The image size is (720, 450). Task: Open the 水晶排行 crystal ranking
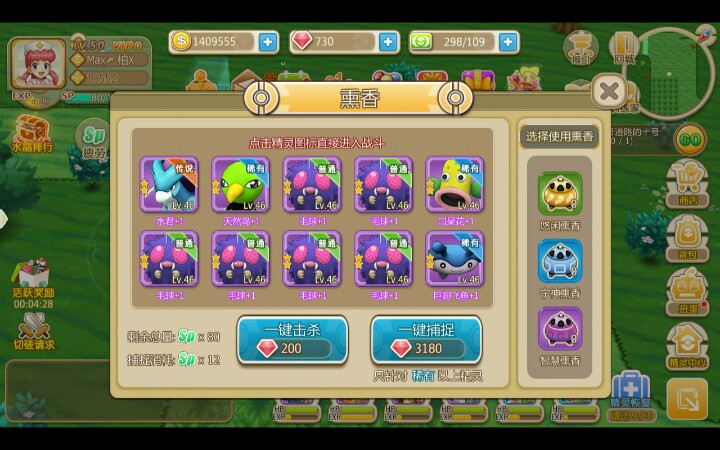[x=31, y=133]
